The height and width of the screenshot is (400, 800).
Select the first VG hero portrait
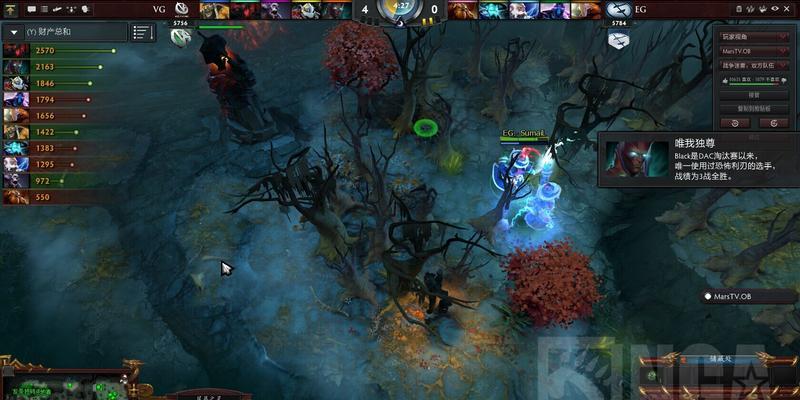[x=209, y=10]
